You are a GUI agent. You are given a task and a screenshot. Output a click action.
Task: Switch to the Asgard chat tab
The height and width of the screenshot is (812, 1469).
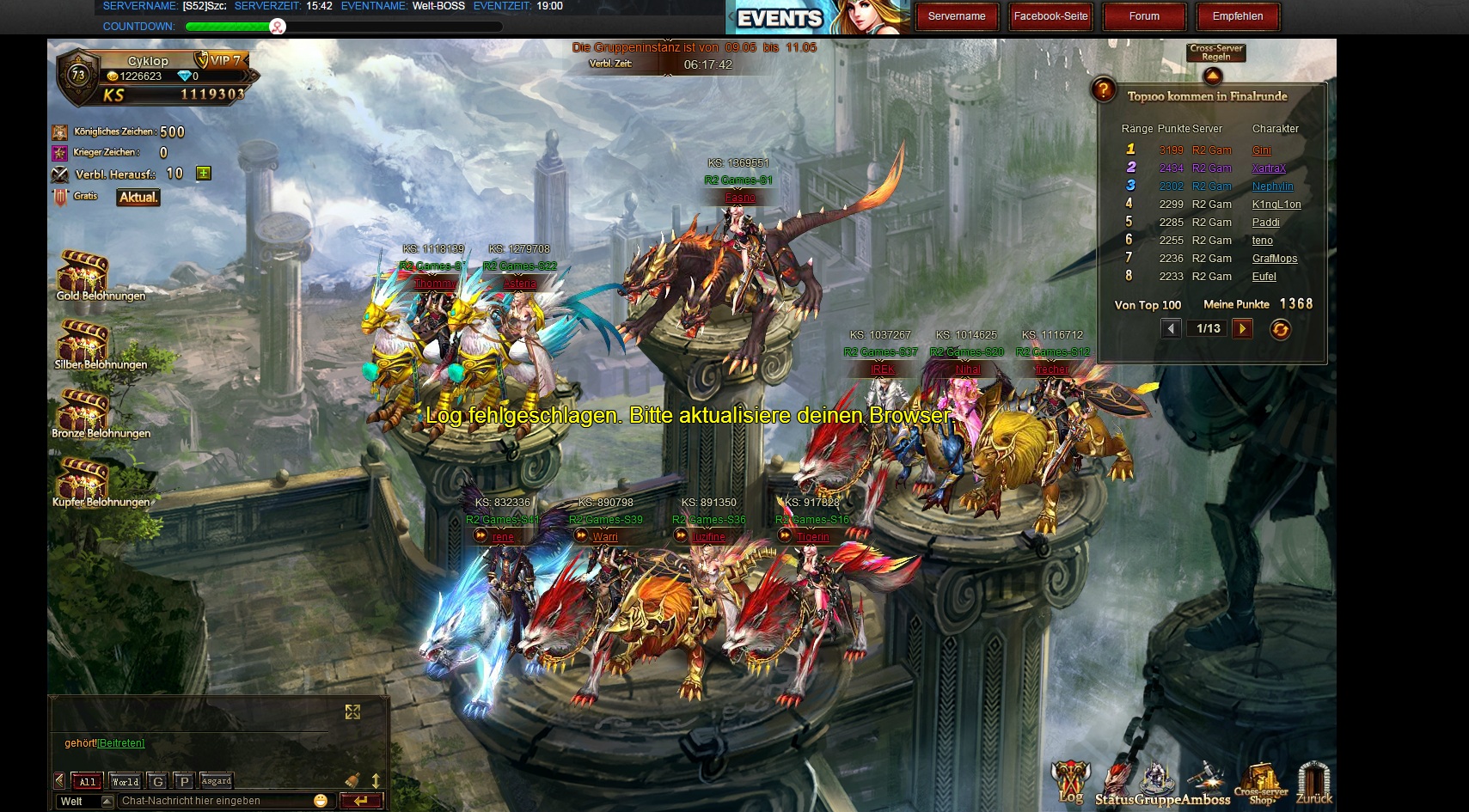[216, 781]
